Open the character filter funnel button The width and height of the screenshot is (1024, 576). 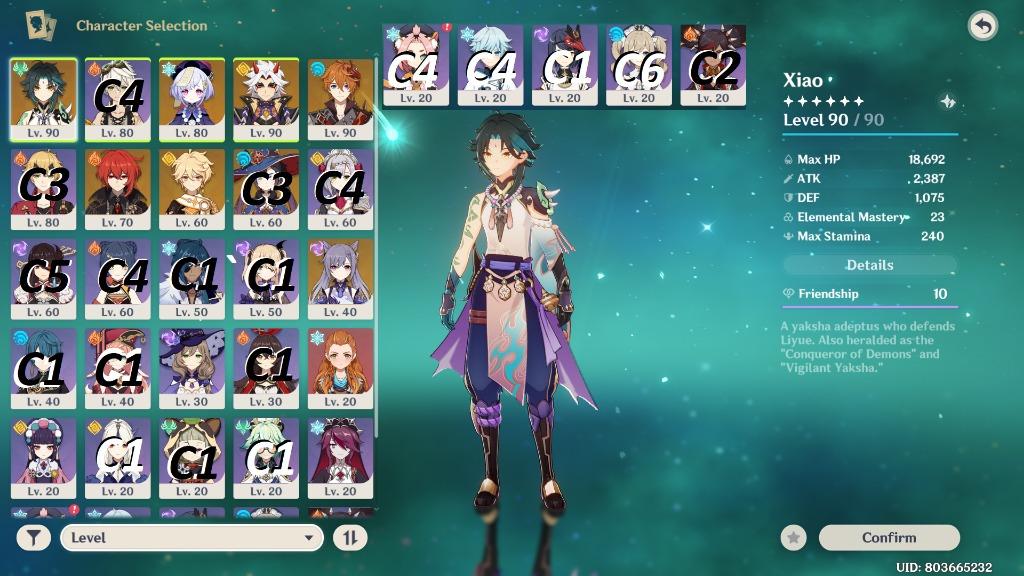34,538
